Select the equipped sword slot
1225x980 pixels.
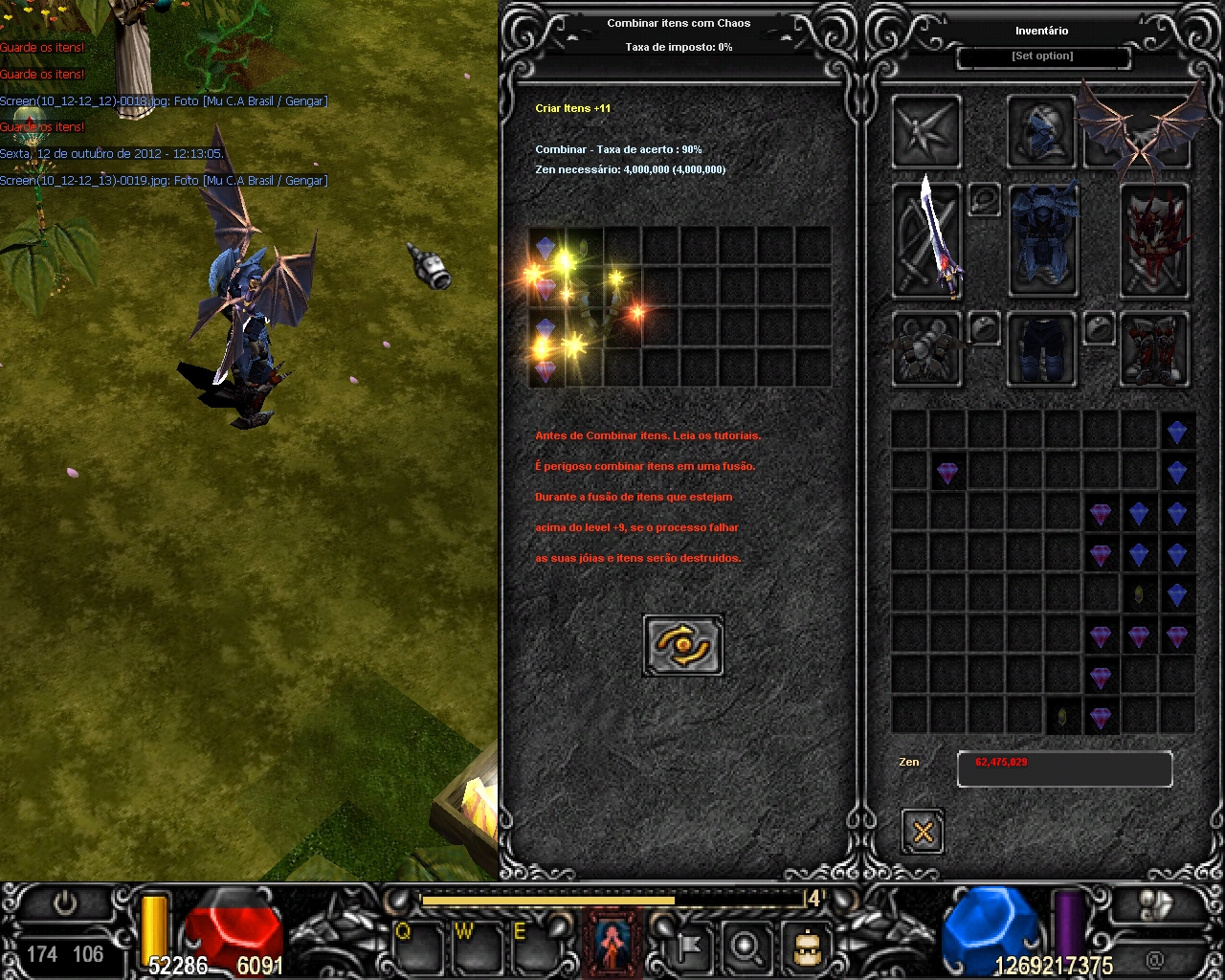pyautogui.click(x=926, y=240)
